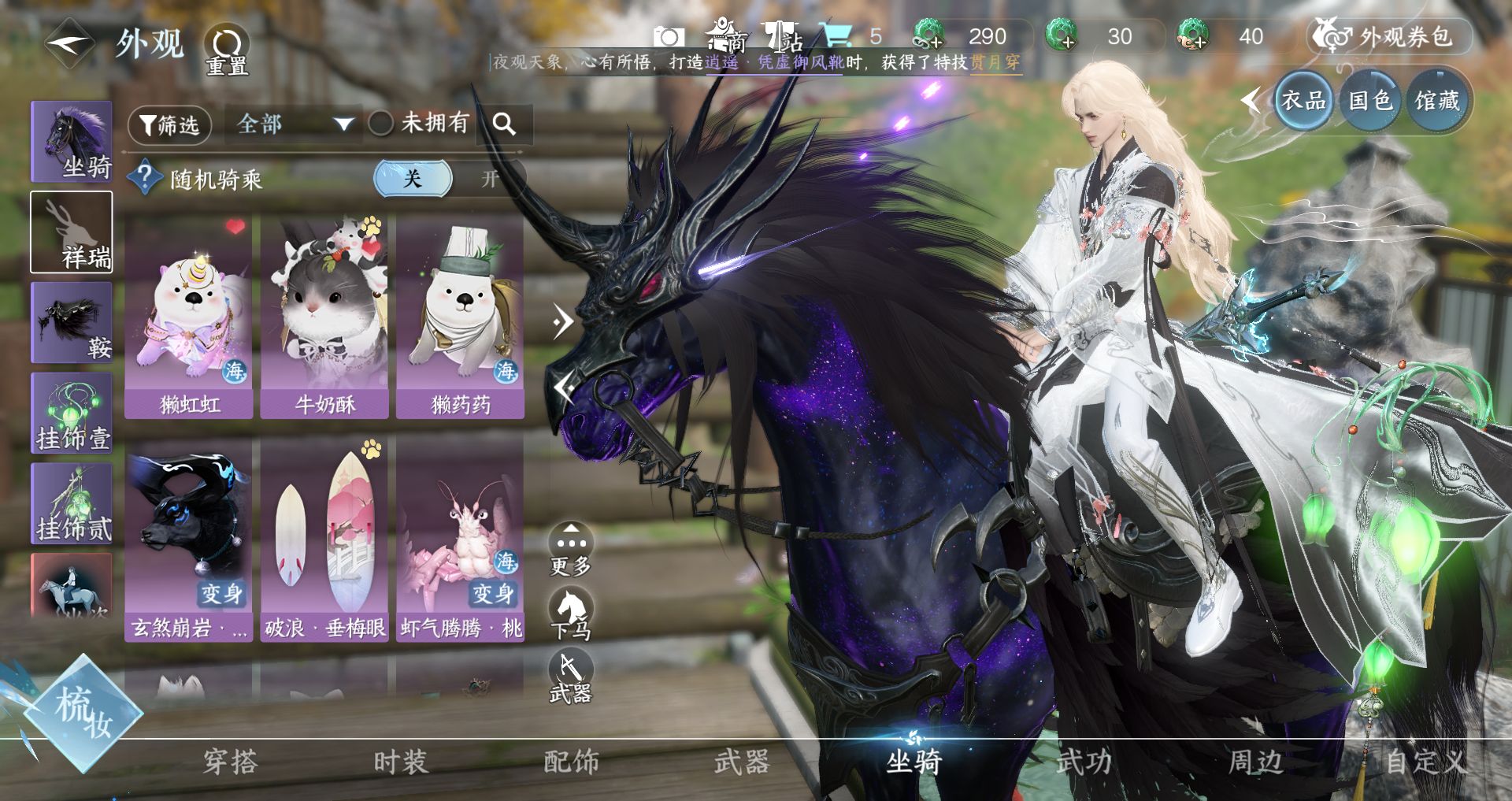Go back using the top-left arrow
Screen dimensions: 1512x801
coord(69,43)
